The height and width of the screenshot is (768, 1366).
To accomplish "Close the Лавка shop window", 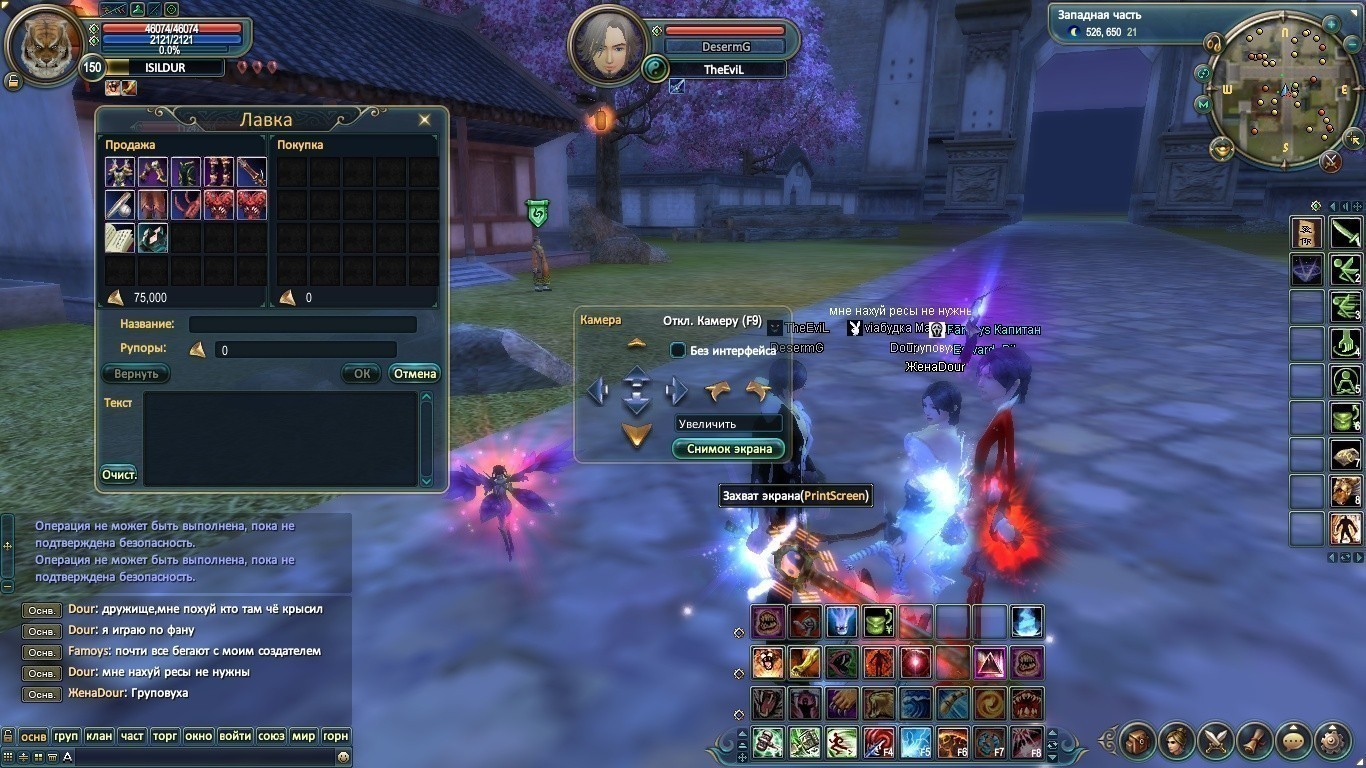I will coord(425,120).
